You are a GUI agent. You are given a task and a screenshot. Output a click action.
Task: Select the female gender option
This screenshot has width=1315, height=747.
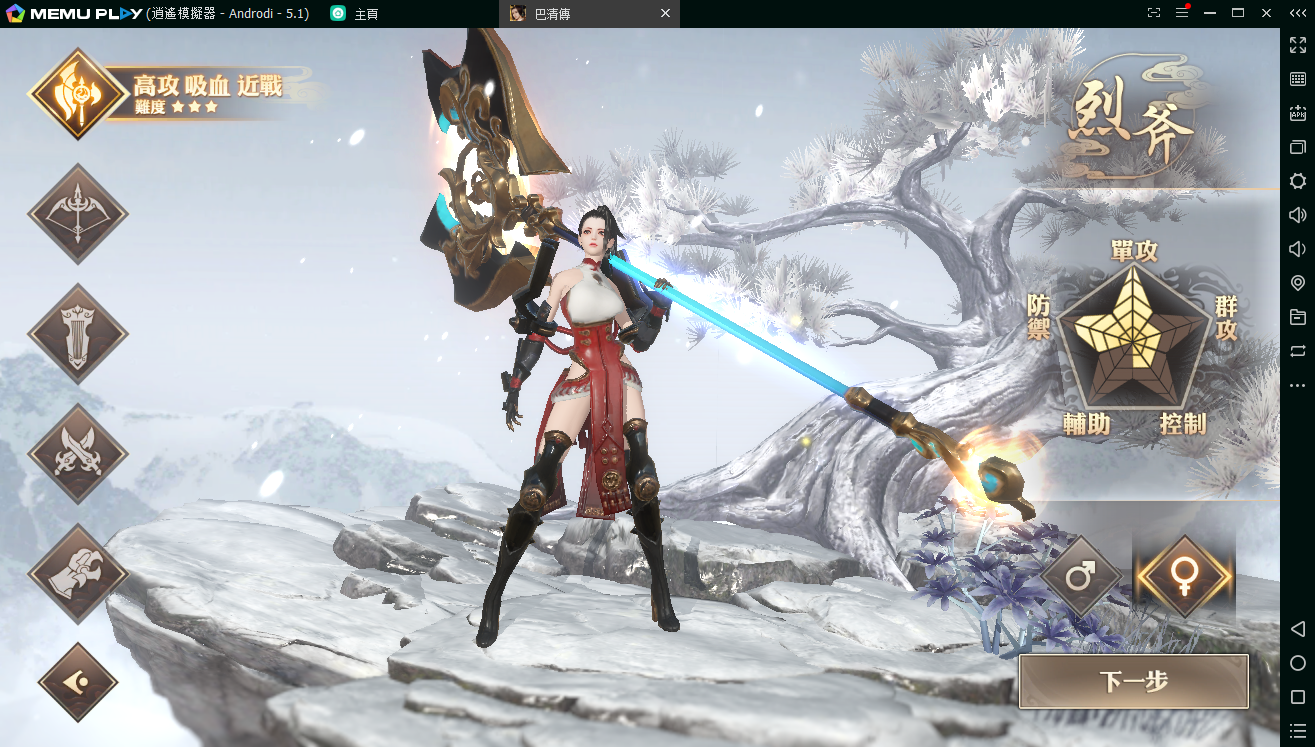(x=1185, y=576)
